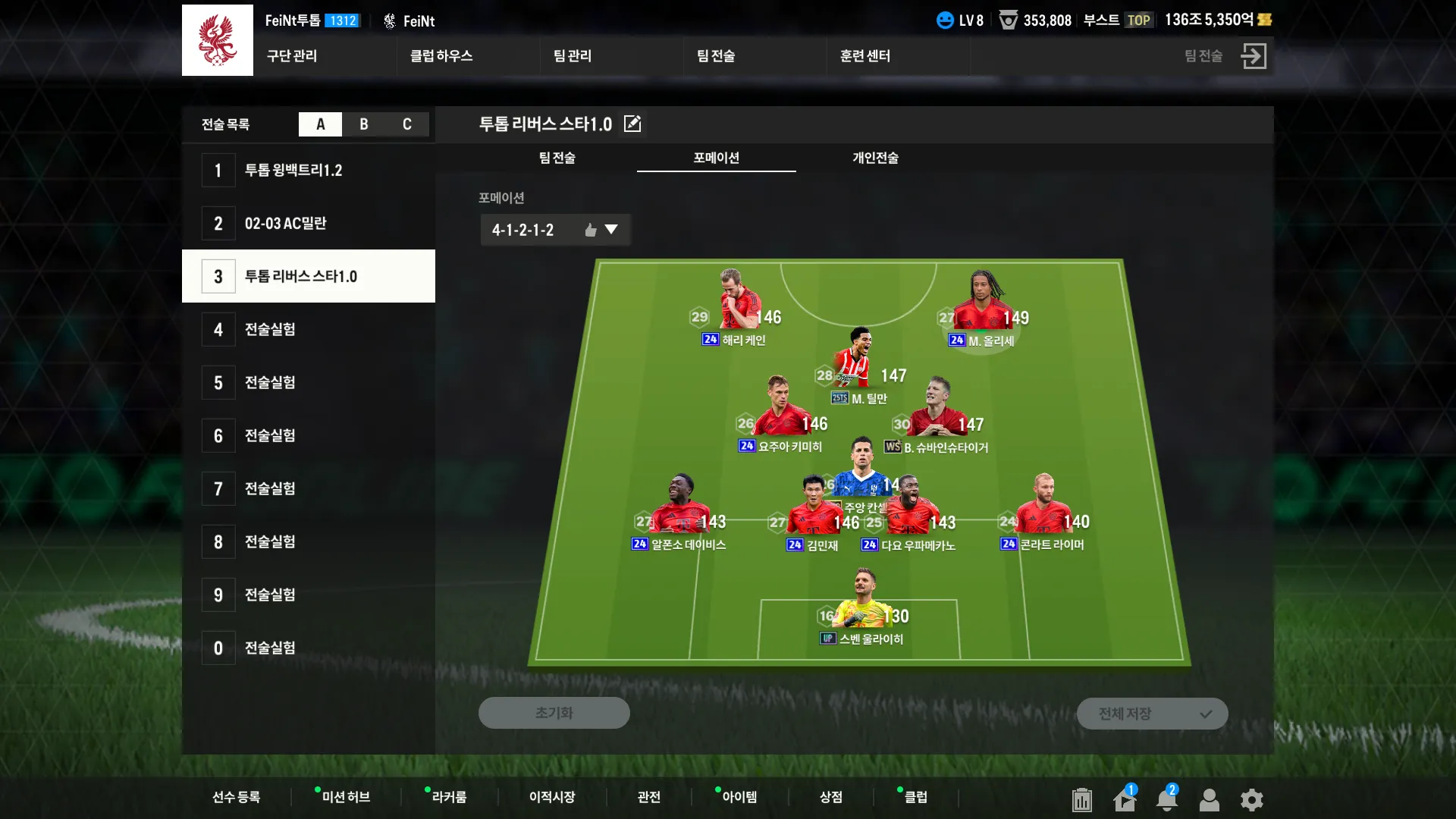This screenshot has height=819, width=1456.
Task: Save all with 전체 저장 button
Action: (1152, 714)
